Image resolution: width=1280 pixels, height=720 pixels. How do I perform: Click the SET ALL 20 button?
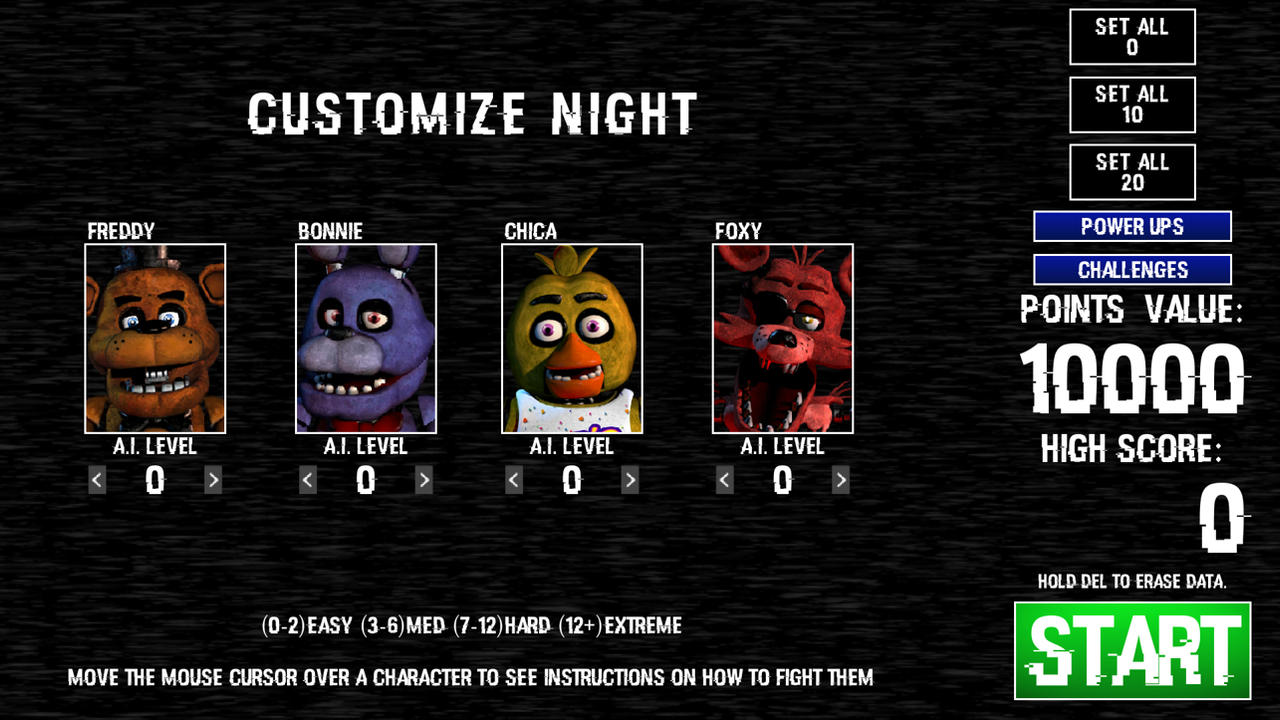click(x=1133, y=171)
